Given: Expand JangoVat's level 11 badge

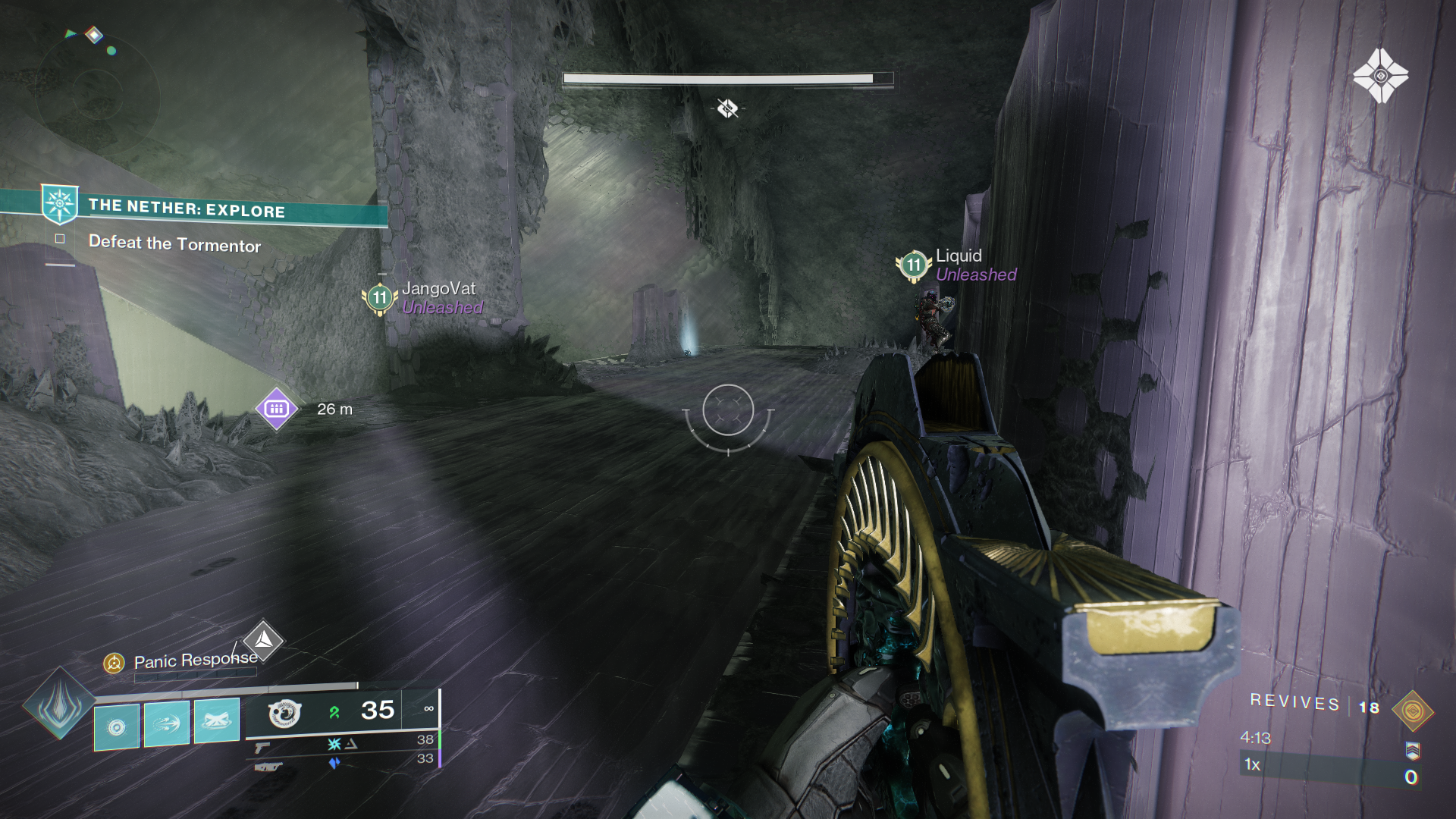Looking at the screenshot, I should click(x=378, y=298).
